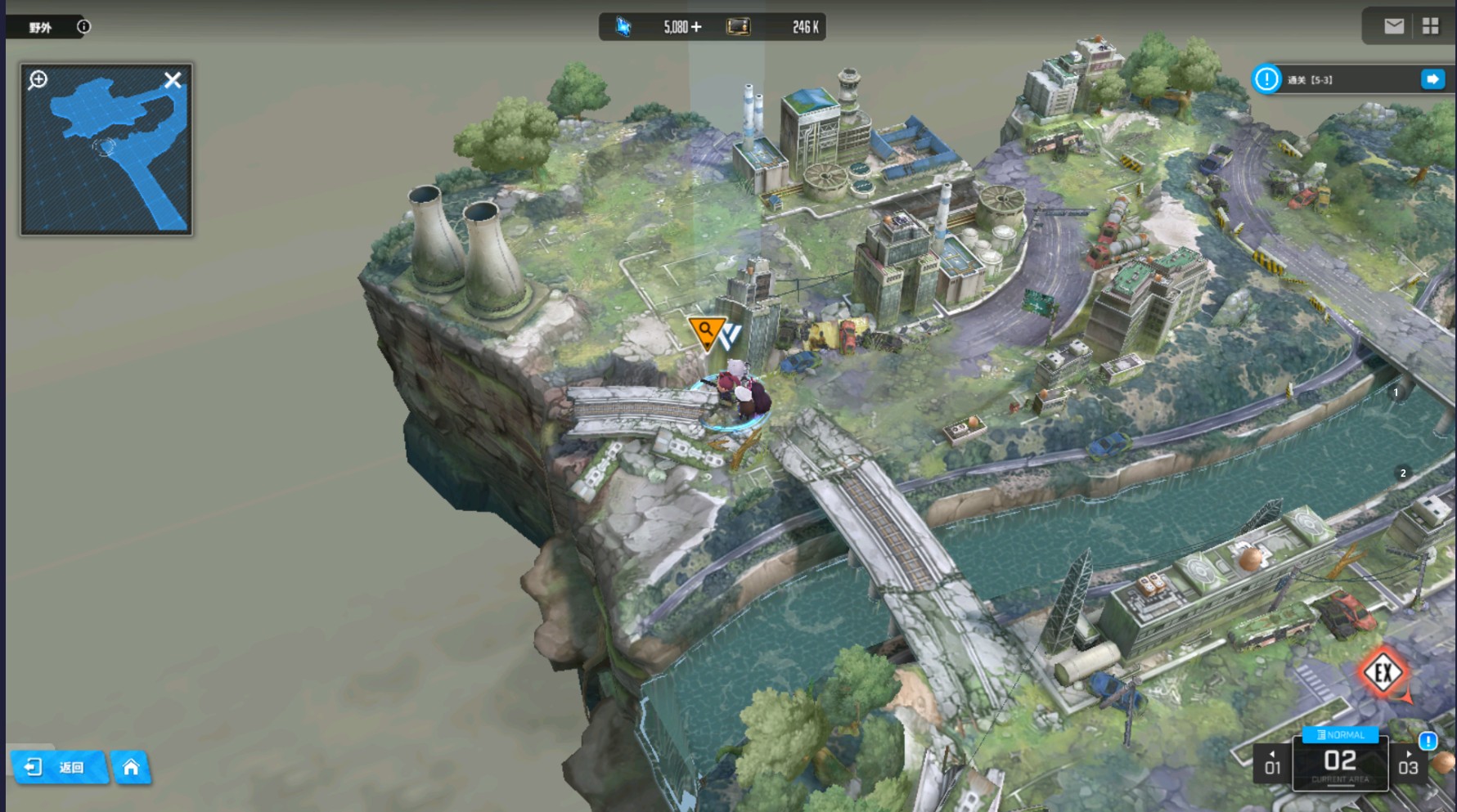Show info for the 野外 field label
This screenshot has width=1457, height=812.
[83, 27]
